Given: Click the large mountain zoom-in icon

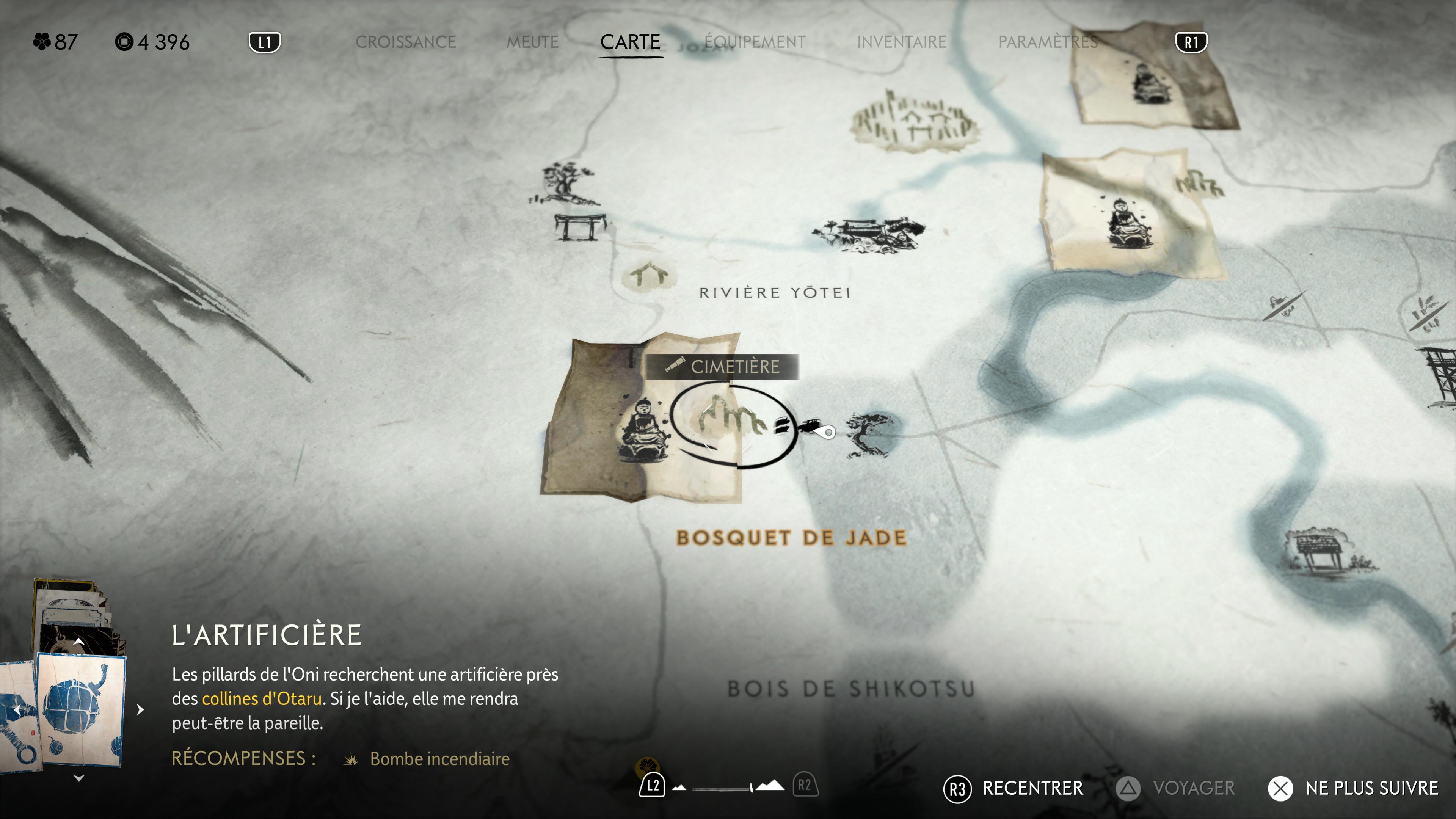Looking at the screenshot, I should pos(770,786).
